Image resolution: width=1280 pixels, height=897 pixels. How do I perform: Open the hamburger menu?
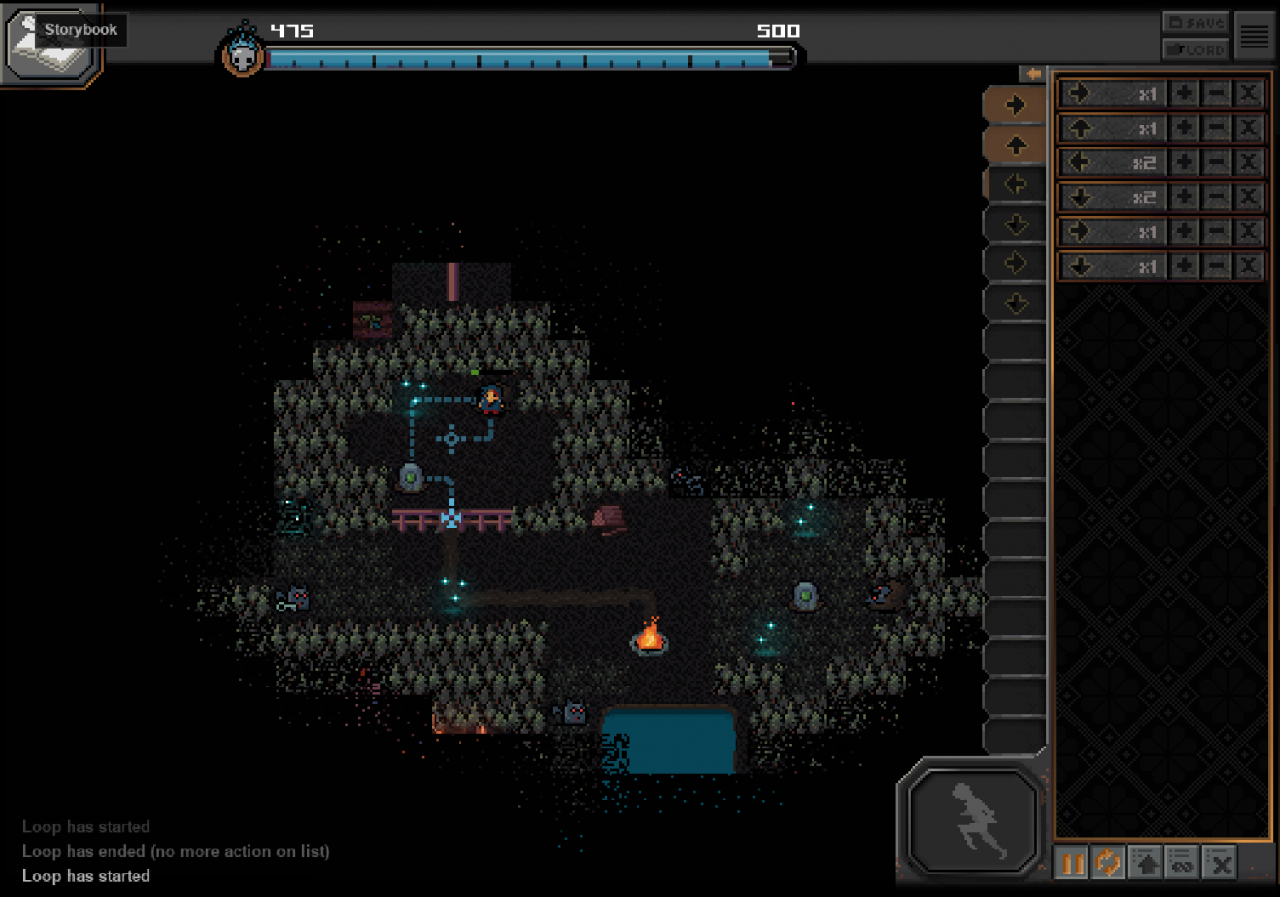tap(1253, 36)
